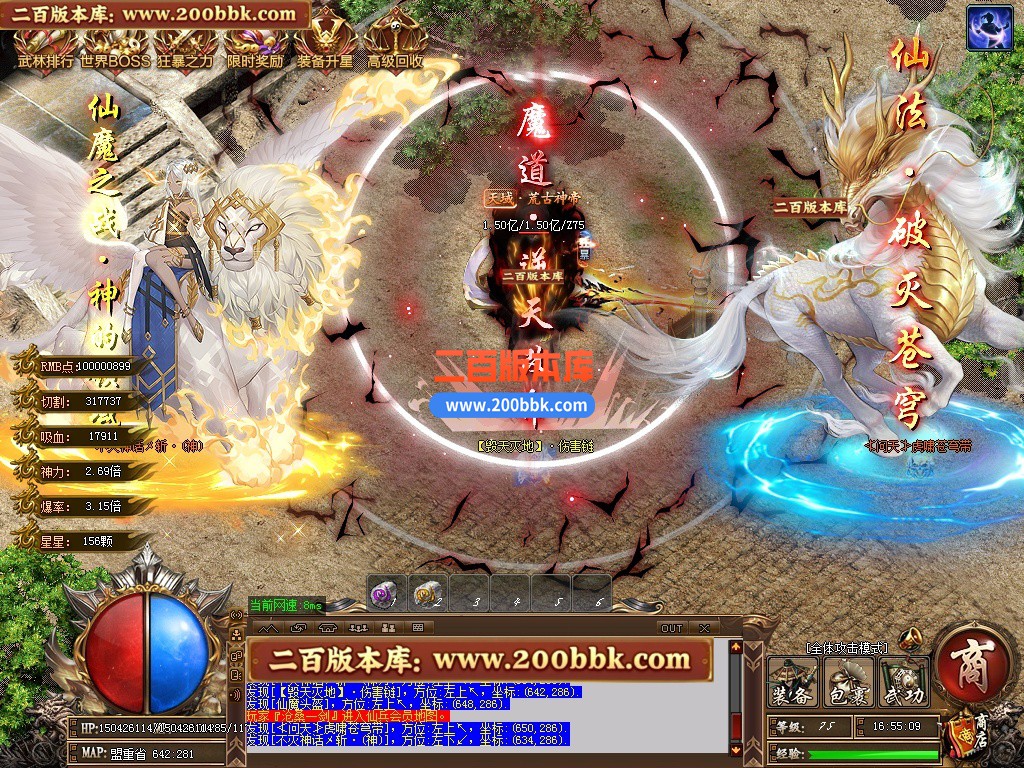Close the chat window with X

point(704,628)
